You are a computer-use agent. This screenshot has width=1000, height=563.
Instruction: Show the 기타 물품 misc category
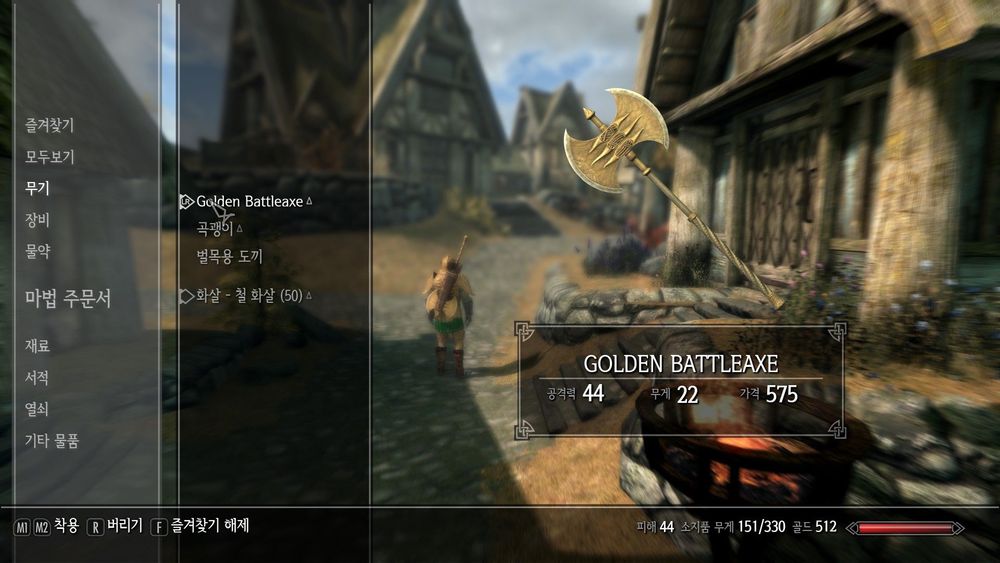click(52, 441)
